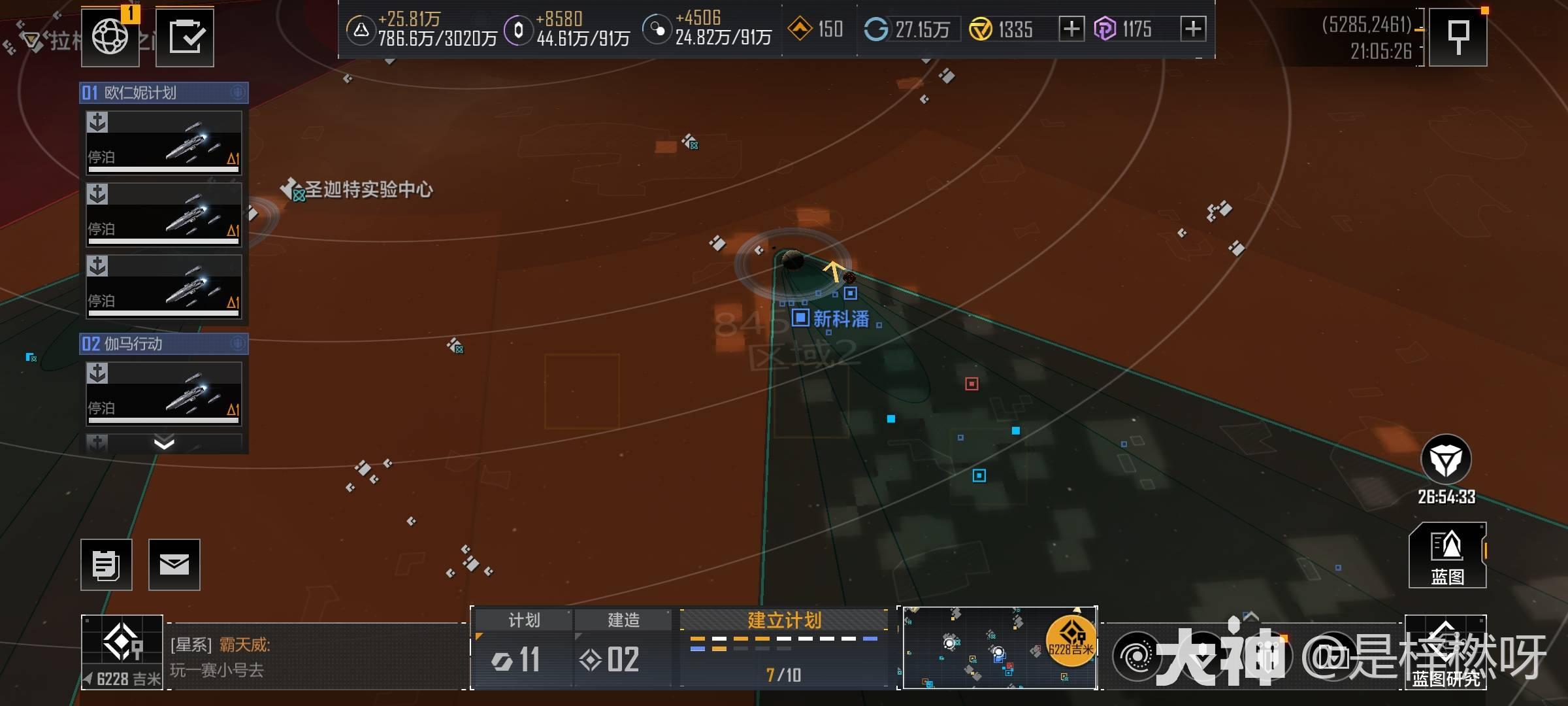The height and width of the screenshot is (706, 1568).
Task: Open the map marker flag icon at top right
Action: 1459,35
